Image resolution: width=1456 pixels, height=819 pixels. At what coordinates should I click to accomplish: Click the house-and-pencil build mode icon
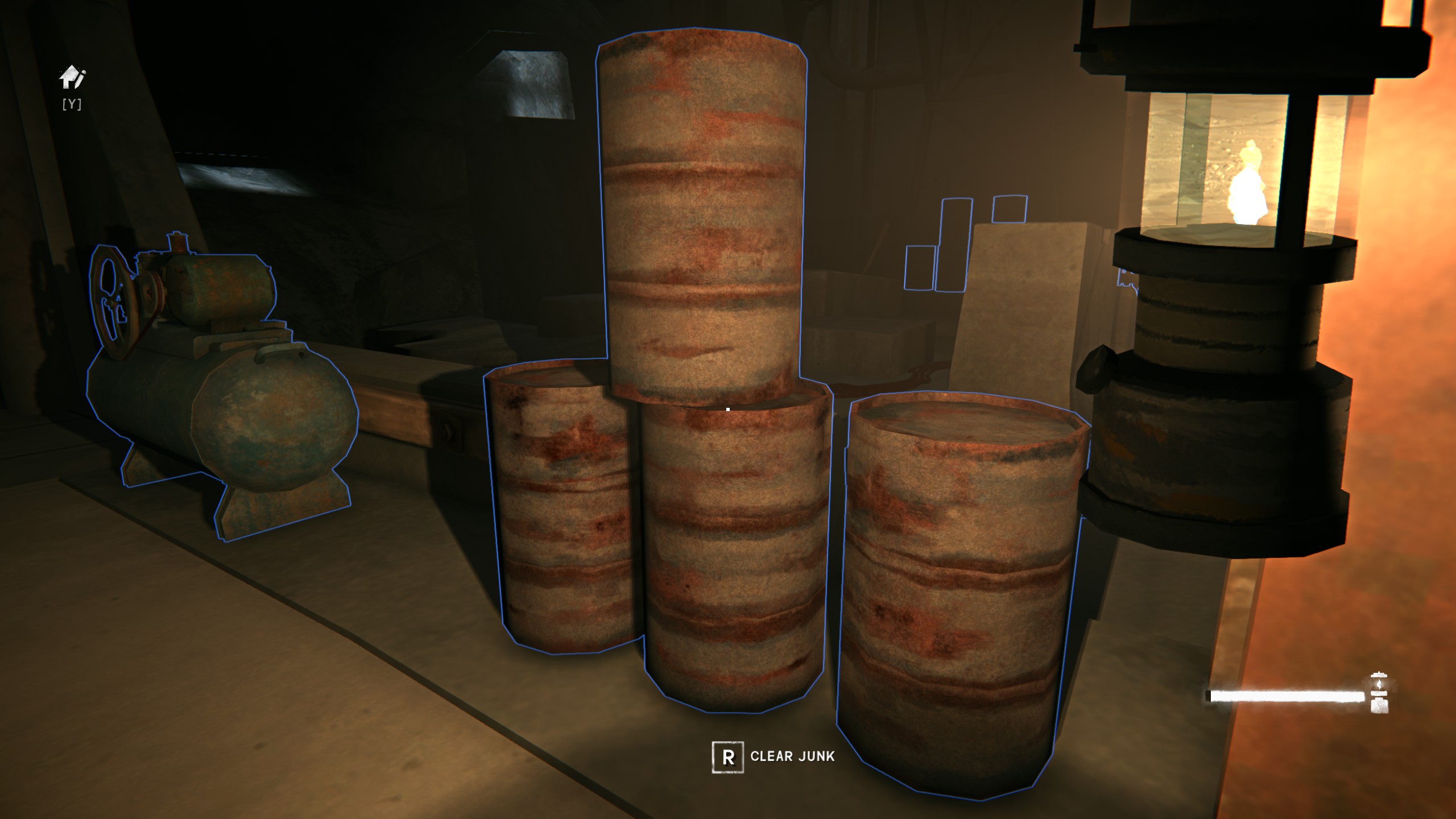pyautogui.click(x=72, y=78)
